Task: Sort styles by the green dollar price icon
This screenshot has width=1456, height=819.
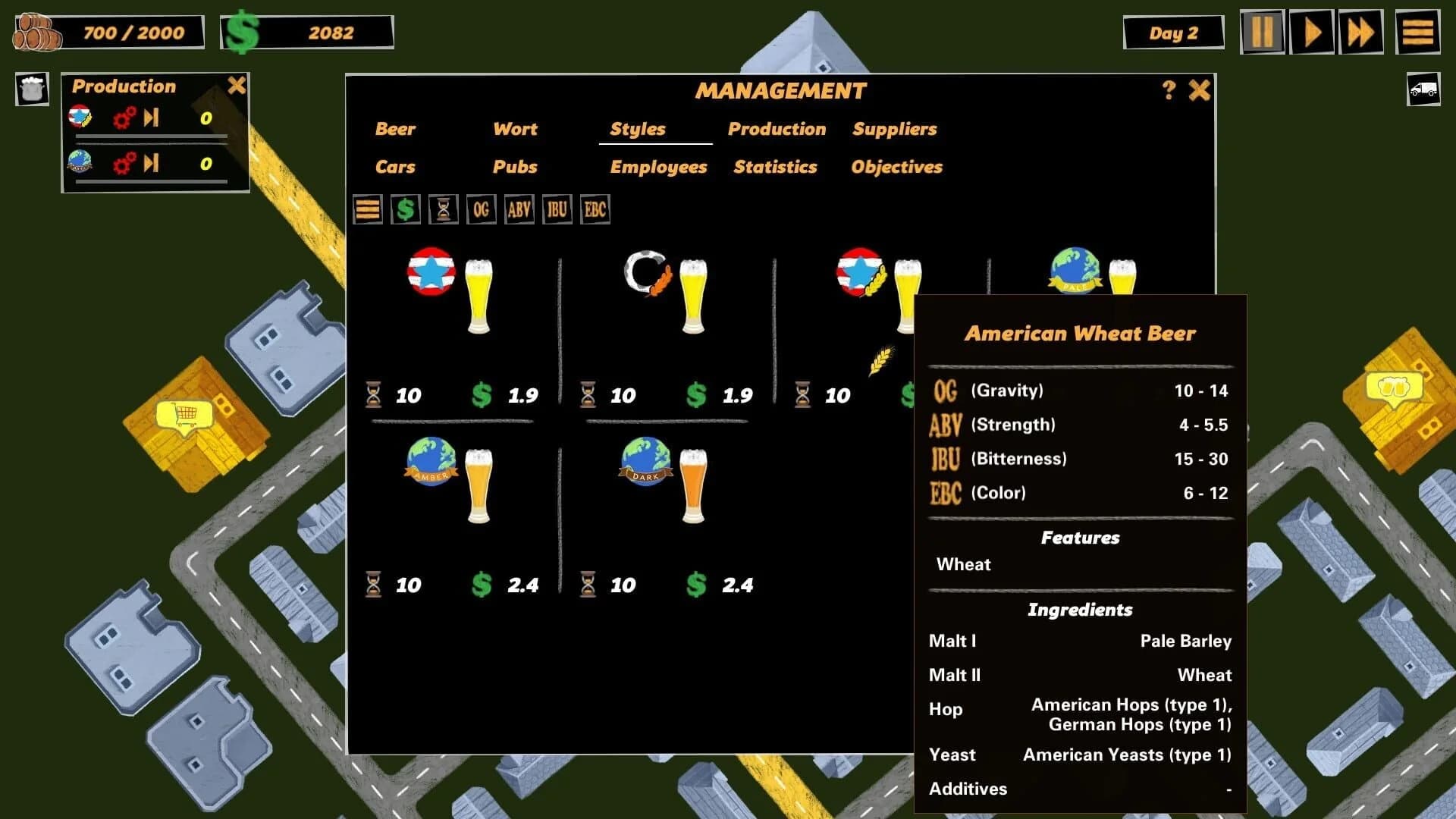Action: (405, 209)
